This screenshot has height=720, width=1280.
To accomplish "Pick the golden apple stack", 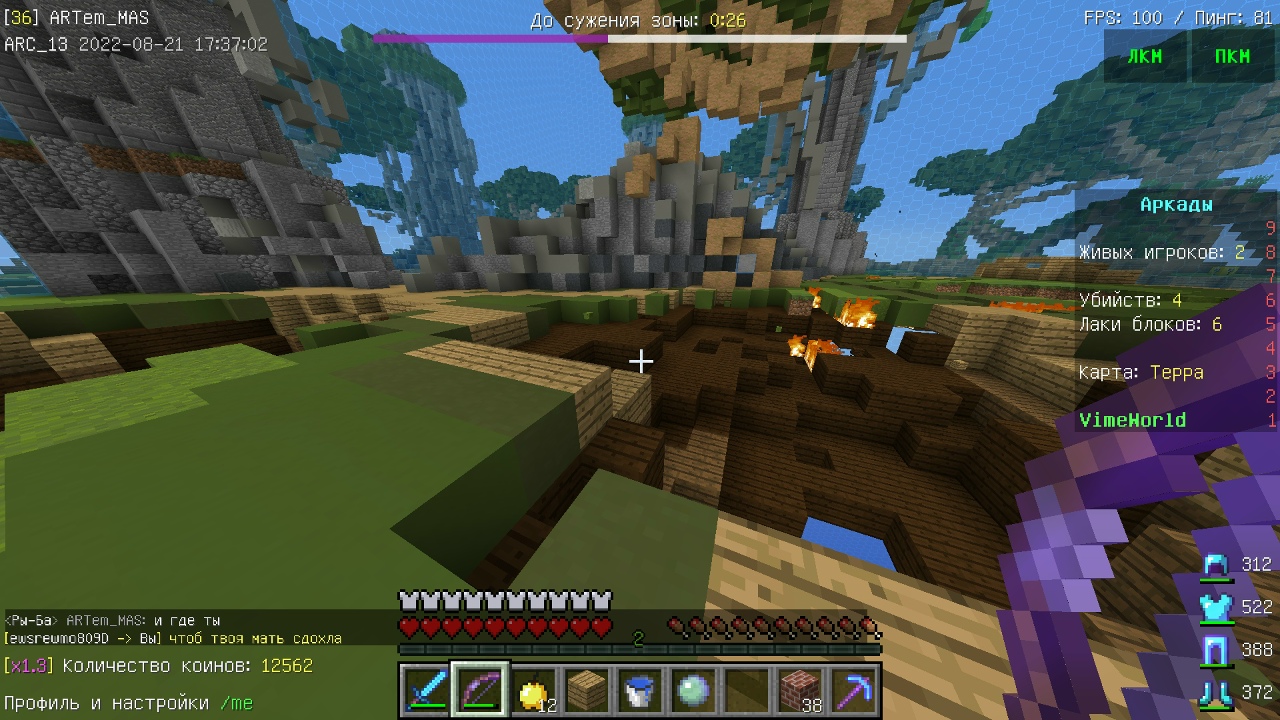I will [x=535, y=690].
